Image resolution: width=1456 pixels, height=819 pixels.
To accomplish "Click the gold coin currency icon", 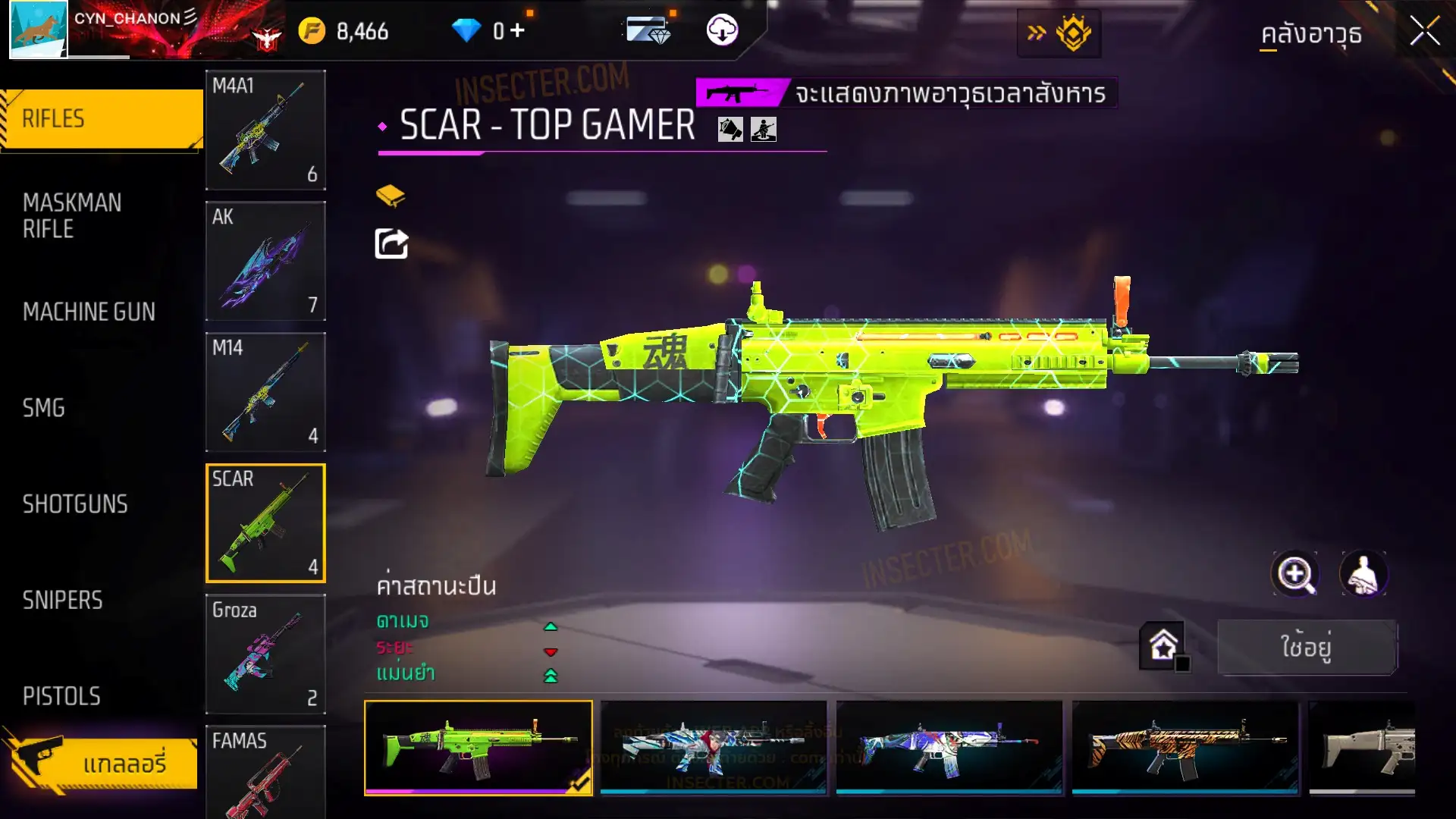I will coord(312,31).
